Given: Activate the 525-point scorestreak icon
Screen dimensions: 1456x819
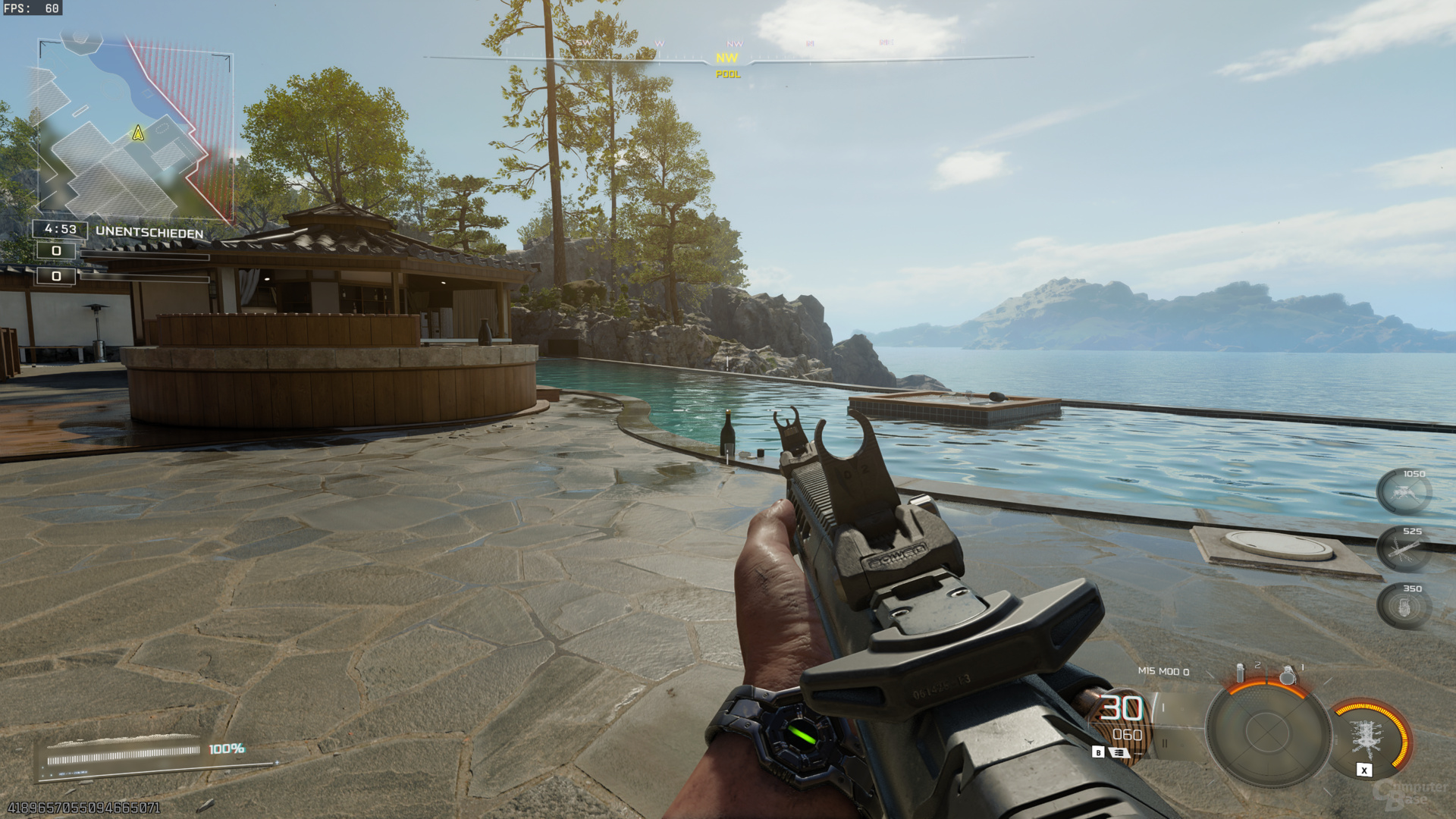Looking at the screenshot, I should tap(1404, 549).
